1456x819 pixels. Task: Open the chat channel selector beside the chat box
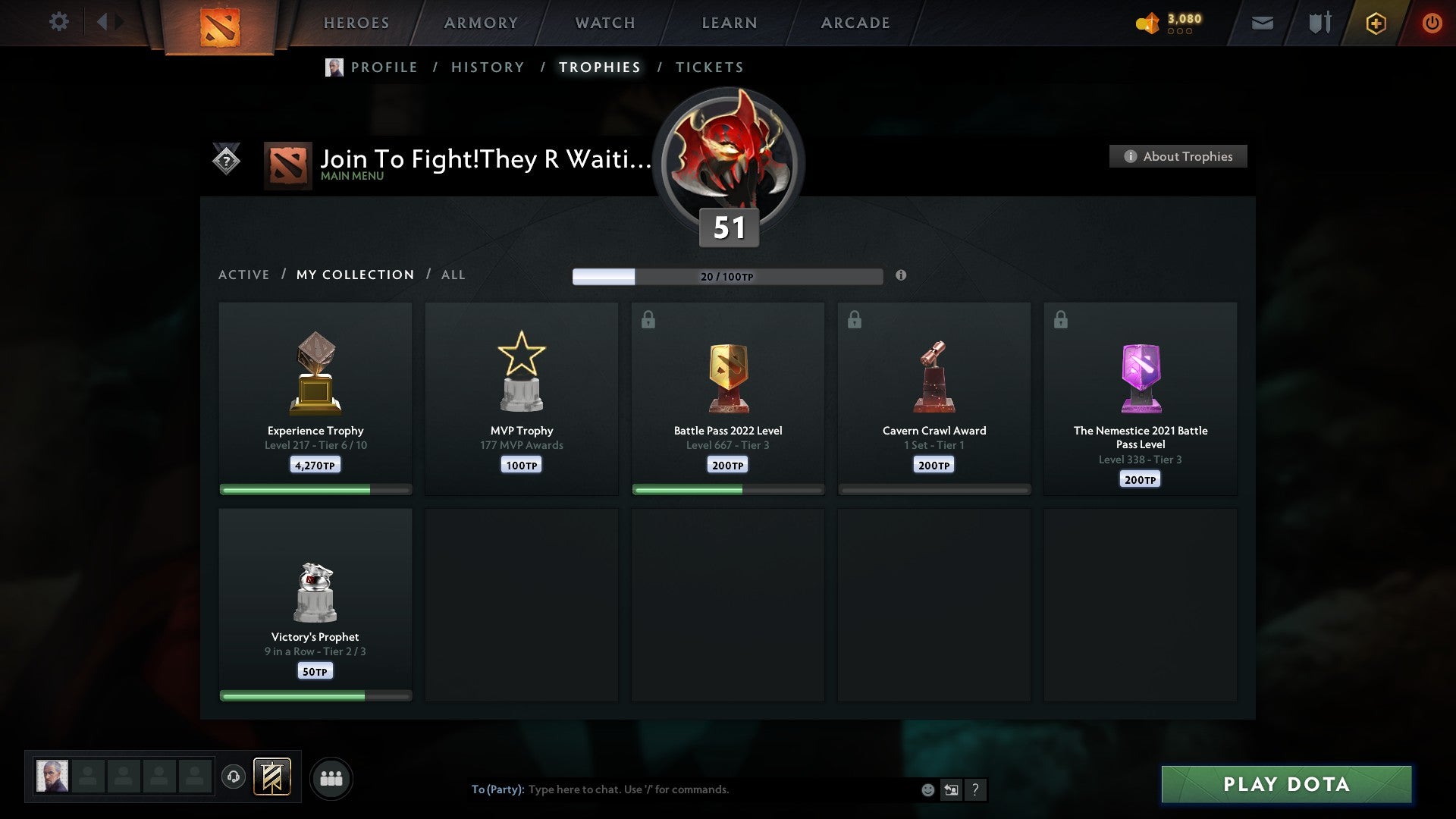coord(951,789)
